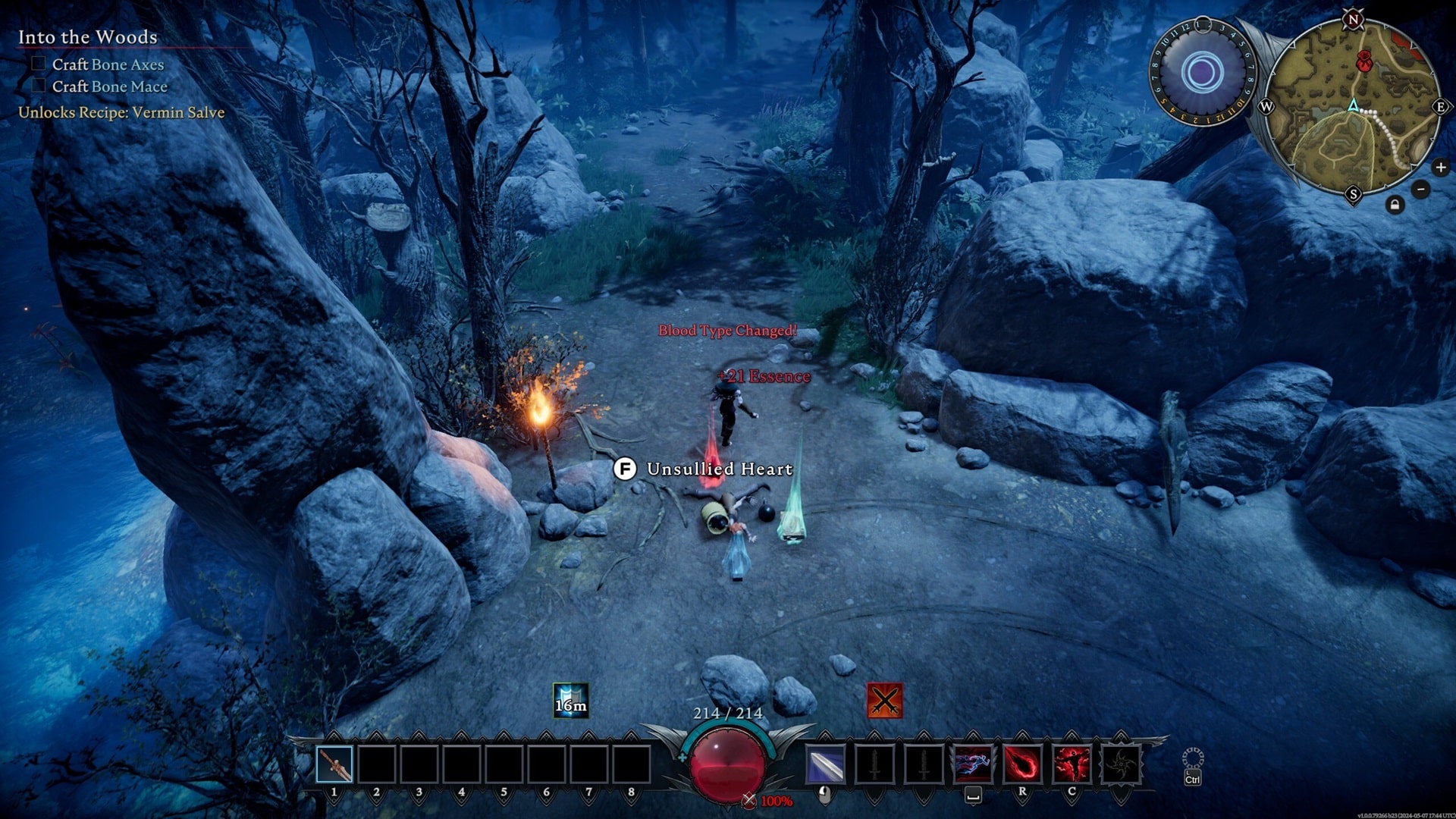
Task: Click the action wheel icon above Ctrl
Action: [1193, 758]
